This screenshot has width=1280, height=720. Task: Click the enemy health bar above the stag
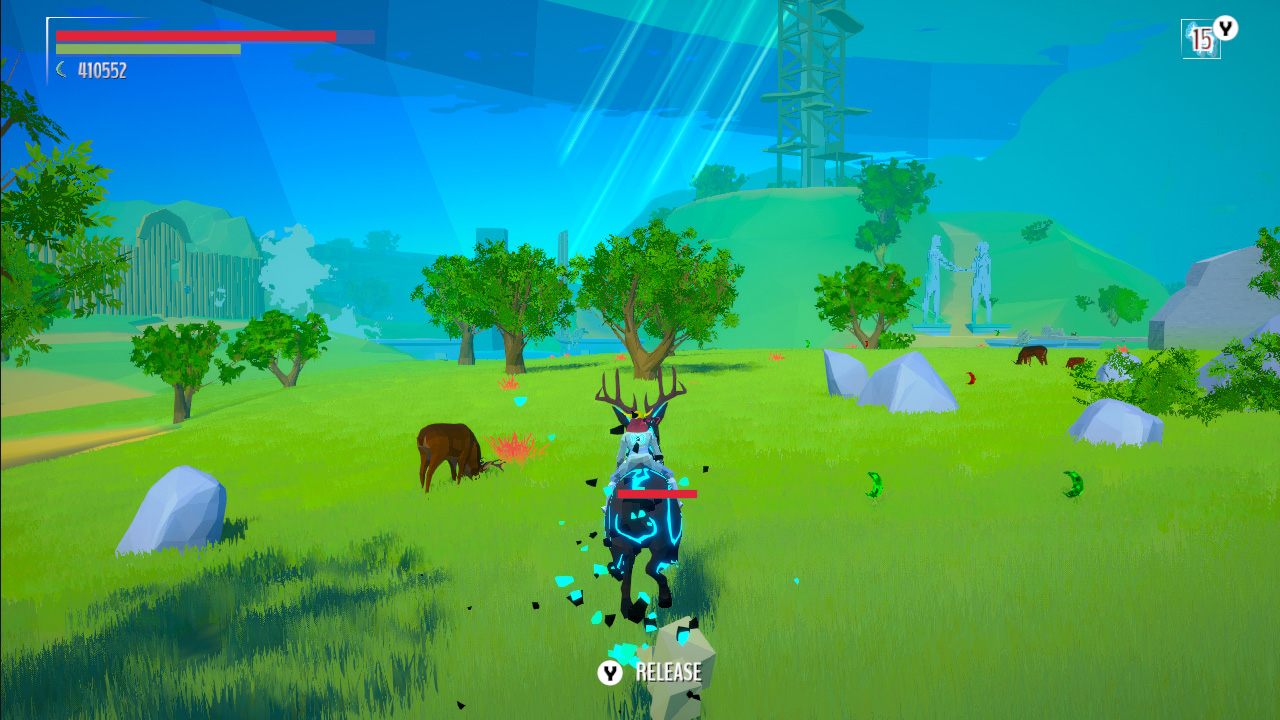click(x=658, y=492)
